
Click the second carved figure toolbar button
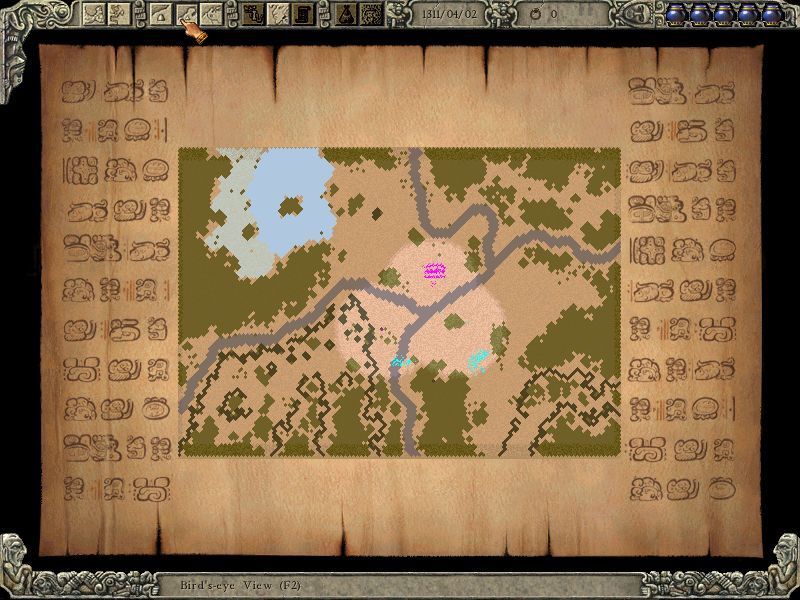pos(118,13)
